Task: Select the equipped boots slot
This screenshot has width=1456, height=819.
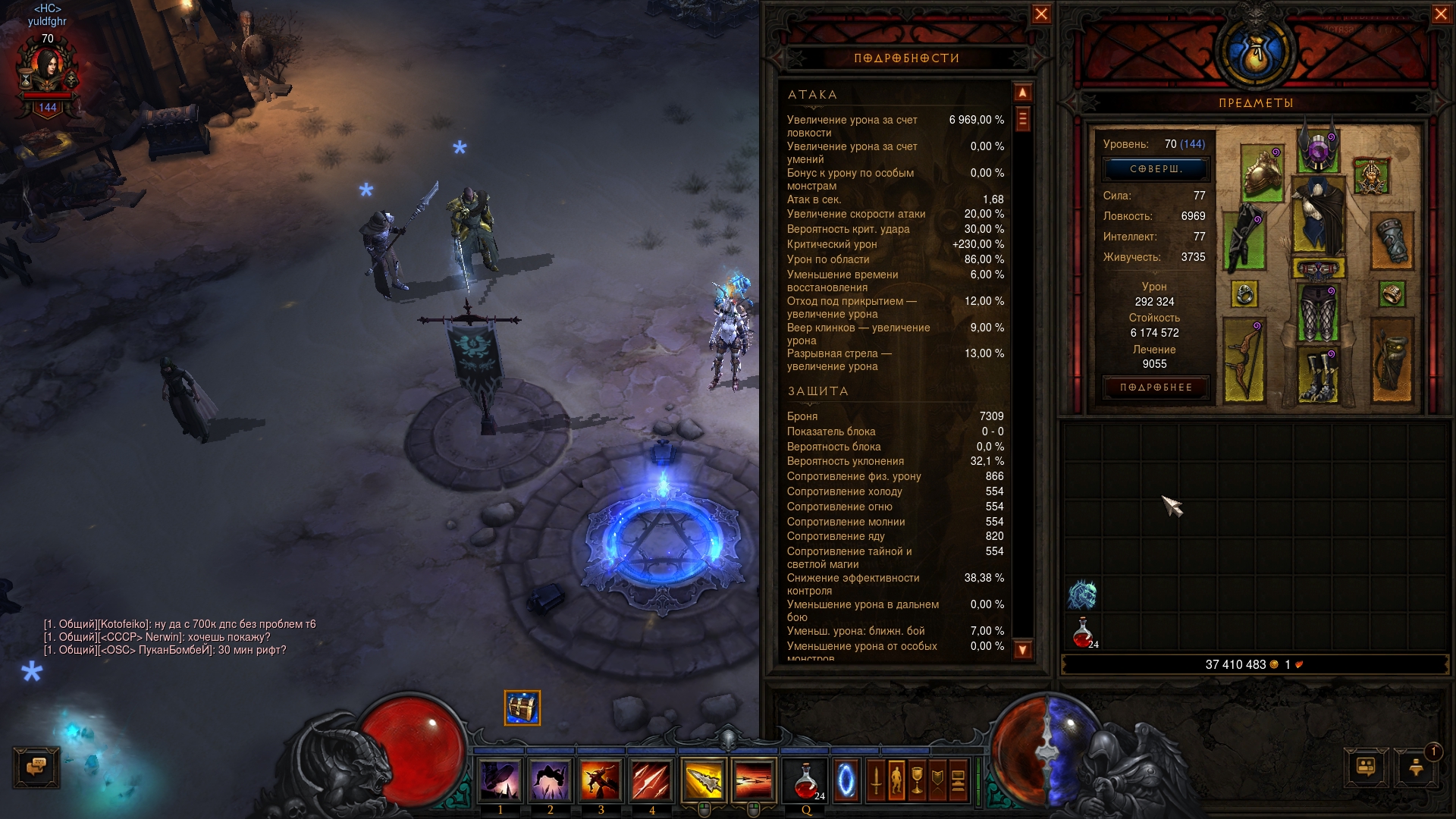Action: [x=1318, y=374]
